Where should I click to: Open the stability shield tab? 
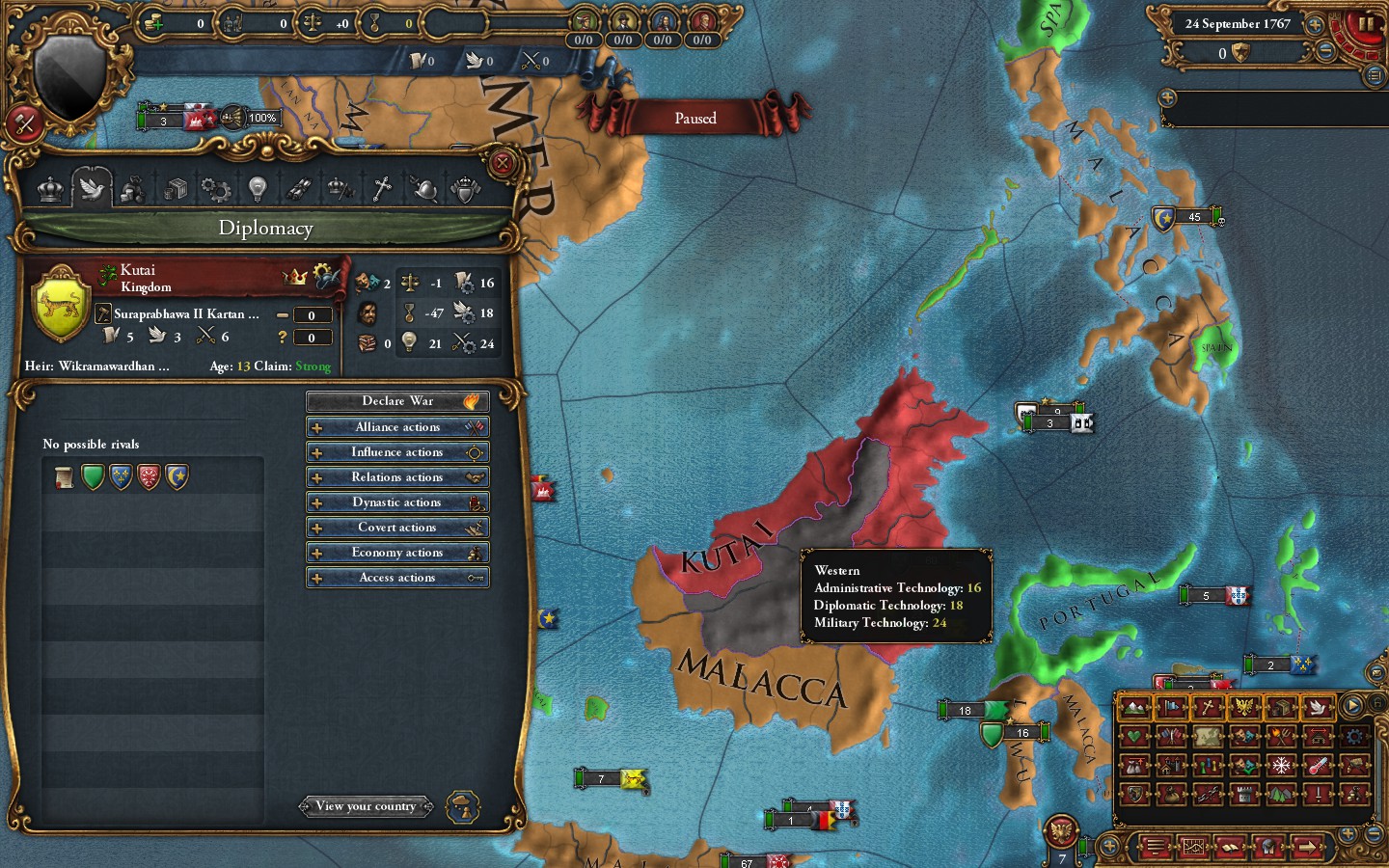(467, 189)
